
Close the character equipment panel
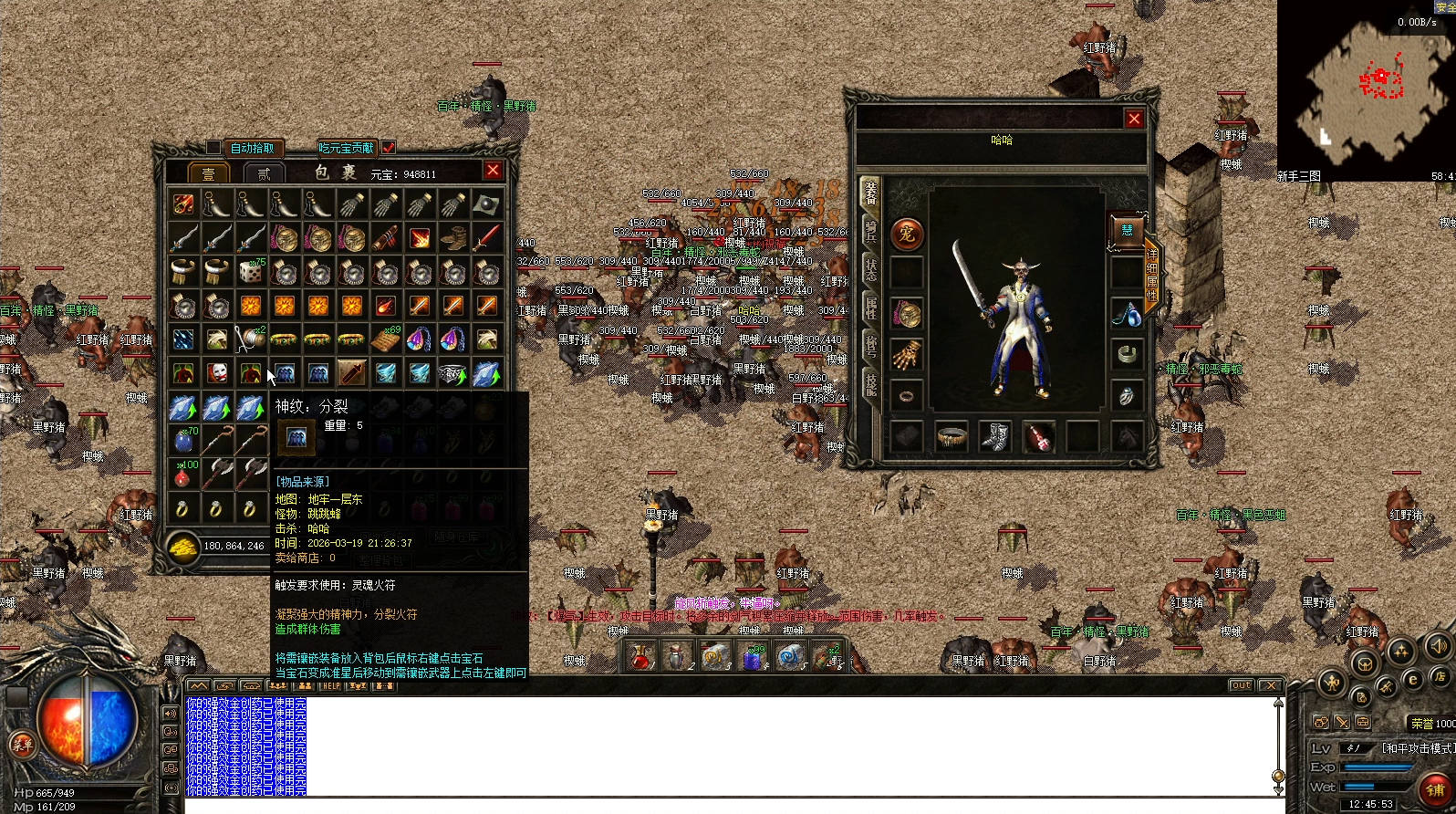pos(1134,119)
